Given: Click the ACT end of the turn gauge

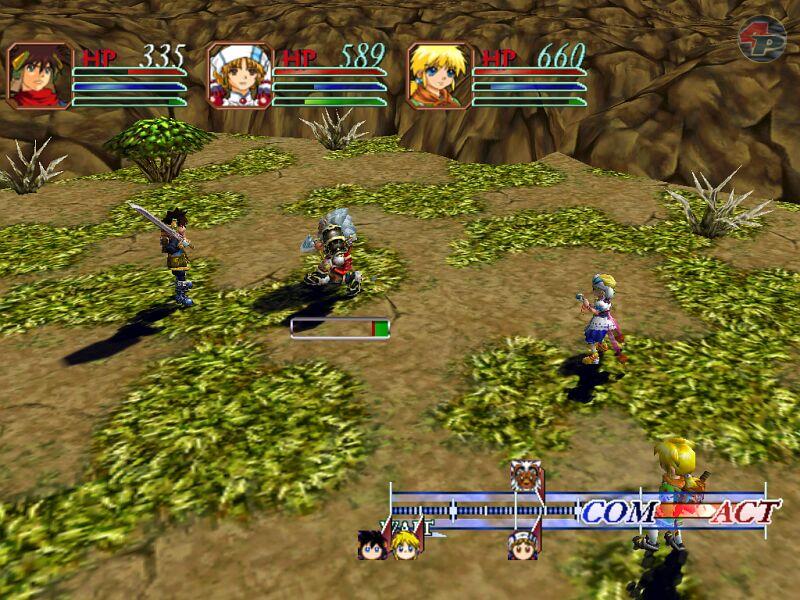Looking at the screenshot, I should 744,513.
